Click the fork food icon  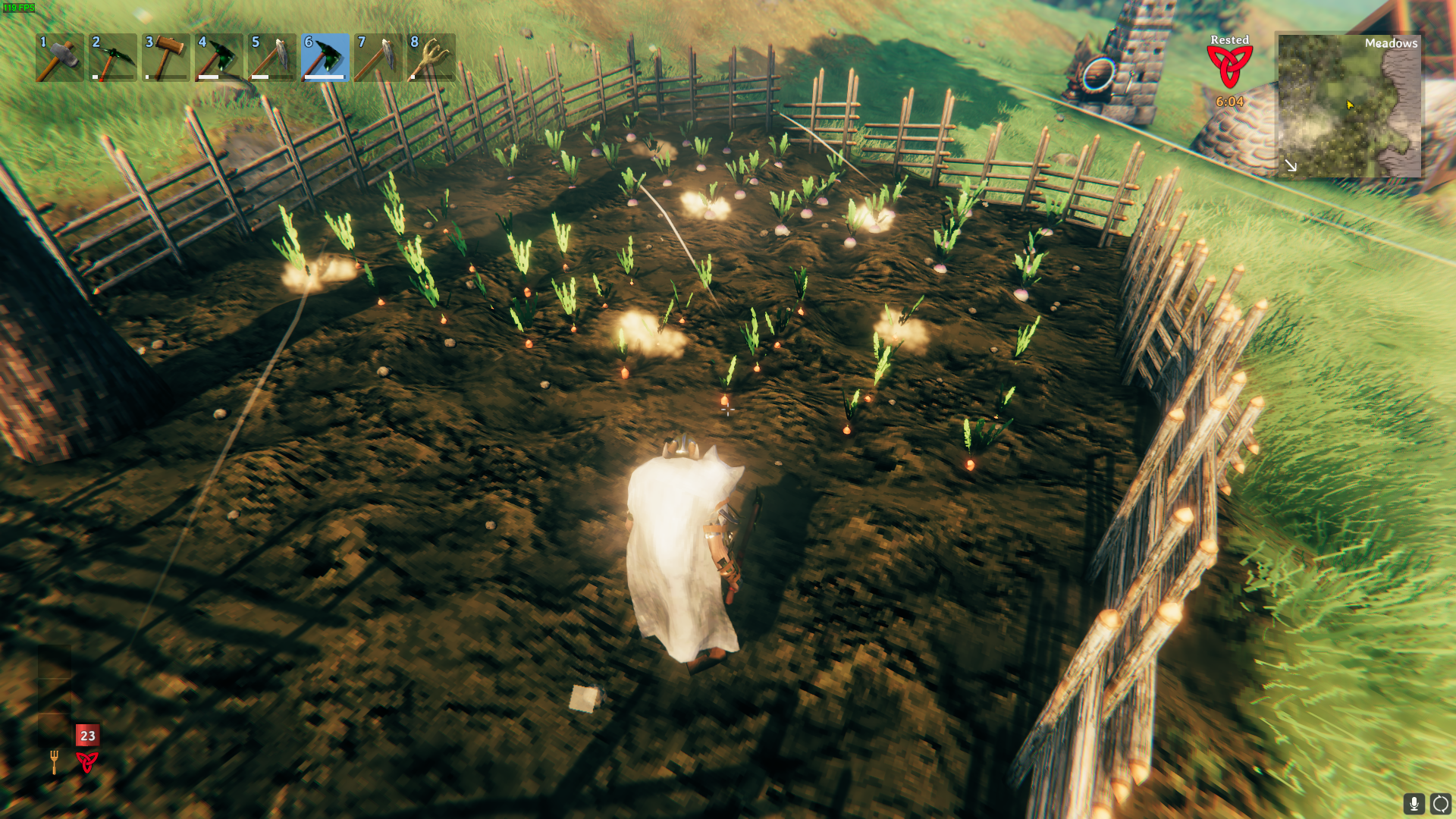point(54,761)
